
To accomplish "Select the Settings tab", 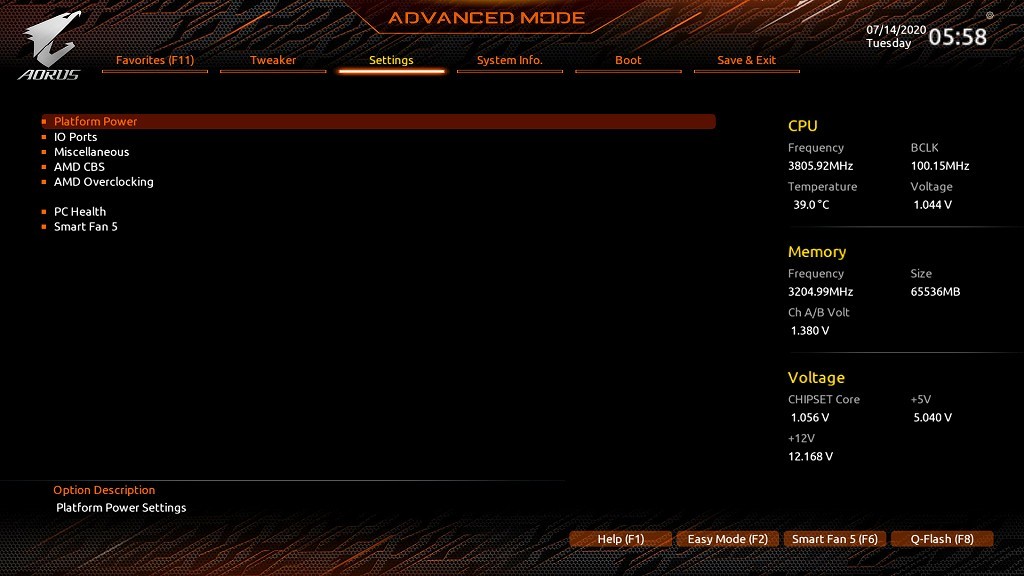I will tap(391, 60).
